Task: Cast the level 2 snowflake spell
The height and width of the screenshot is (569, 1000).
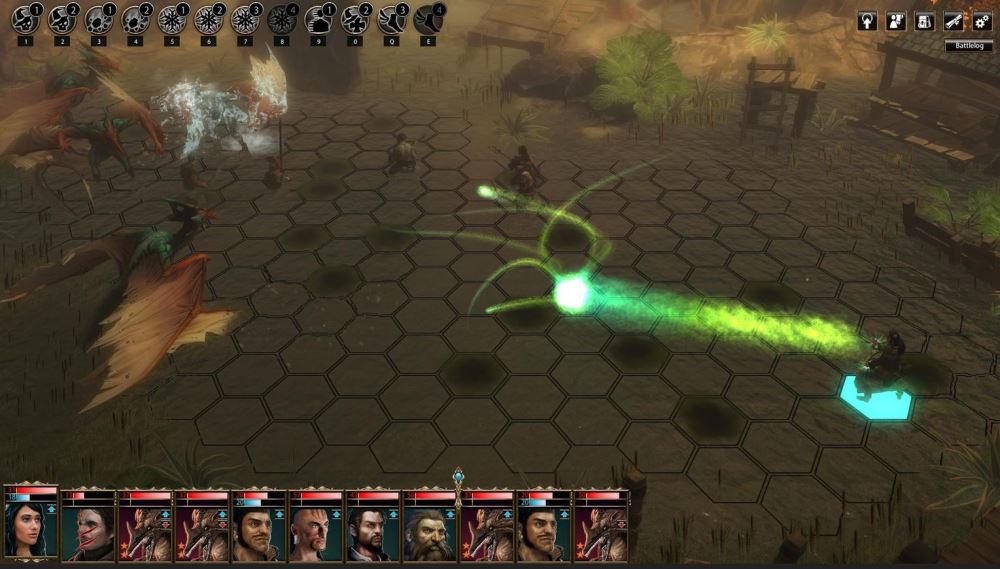Action: point(208,20)
